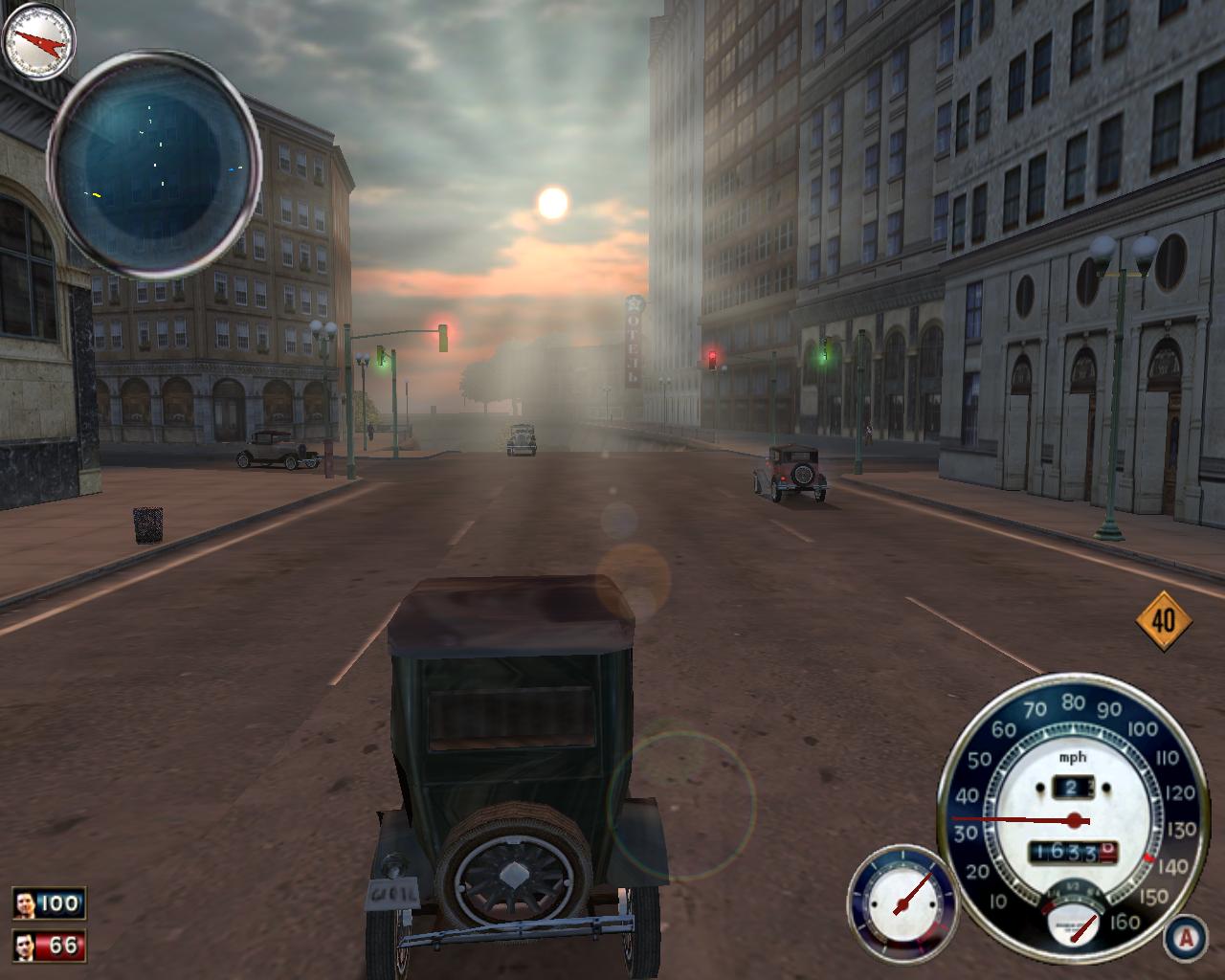Image resolution: width=1225 pixels, height=980 pixels.
Task: Click the yellow 40 speed limit sign
Action: [x=1163, y=621]
